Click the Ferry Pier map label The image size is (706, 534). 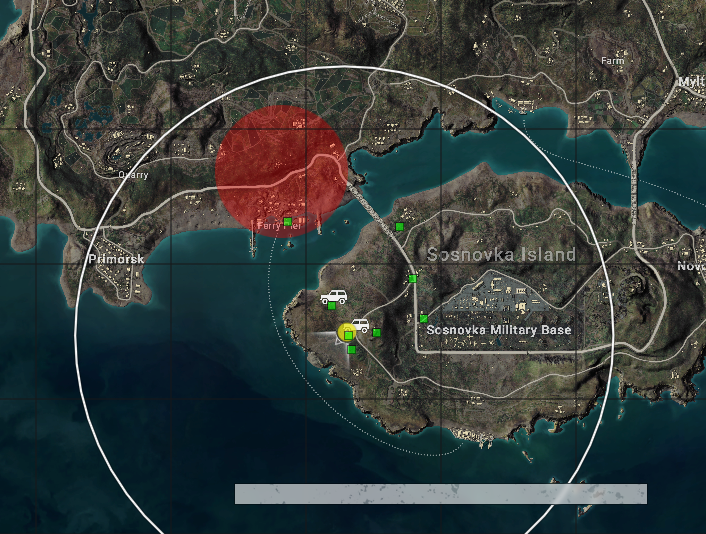click(277, 226)
